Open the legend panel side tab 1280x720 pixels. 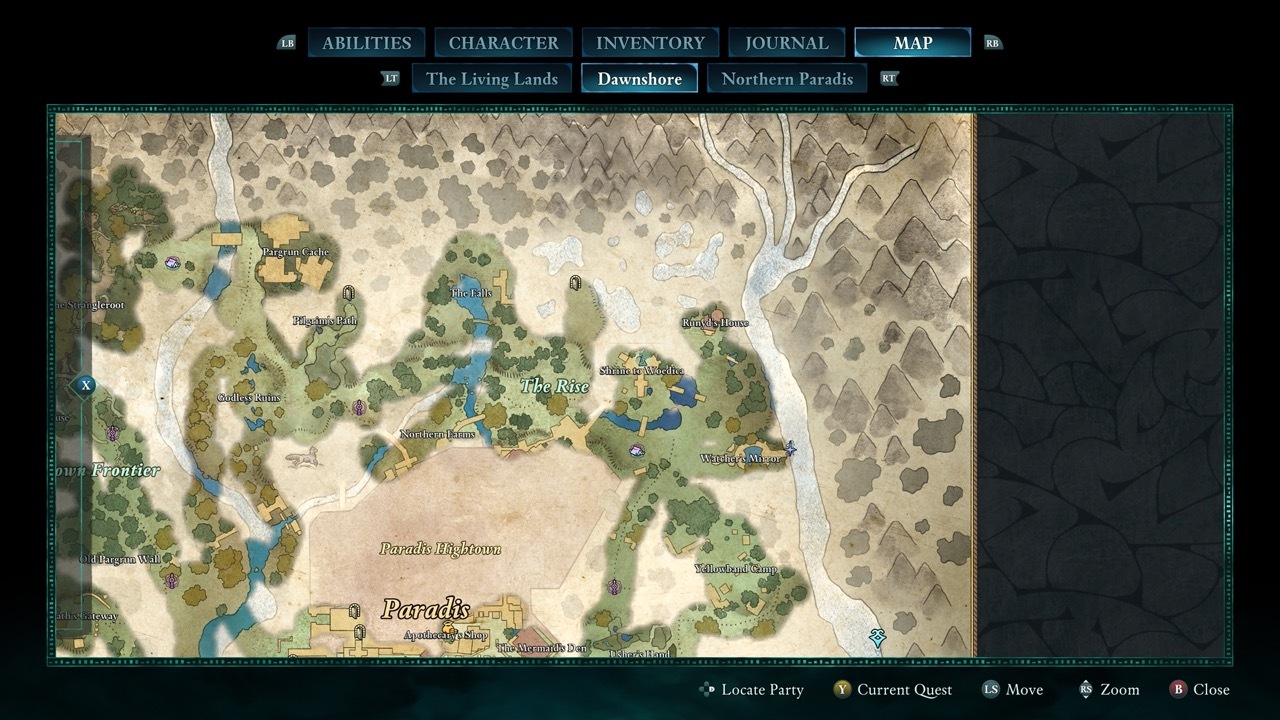(86, 385)
